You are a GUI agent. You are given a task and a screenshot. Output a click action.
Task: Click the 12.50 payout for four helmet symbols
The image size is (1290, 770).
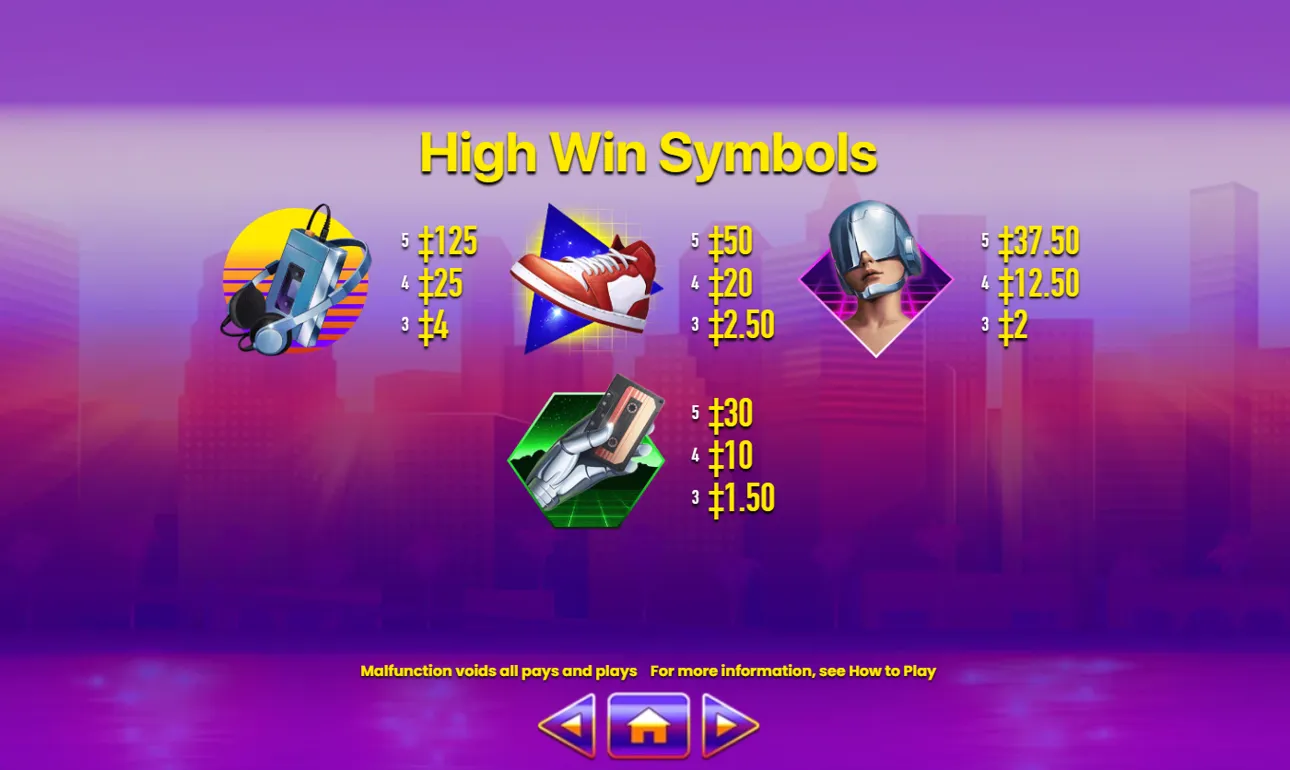tap(1038, 283)
